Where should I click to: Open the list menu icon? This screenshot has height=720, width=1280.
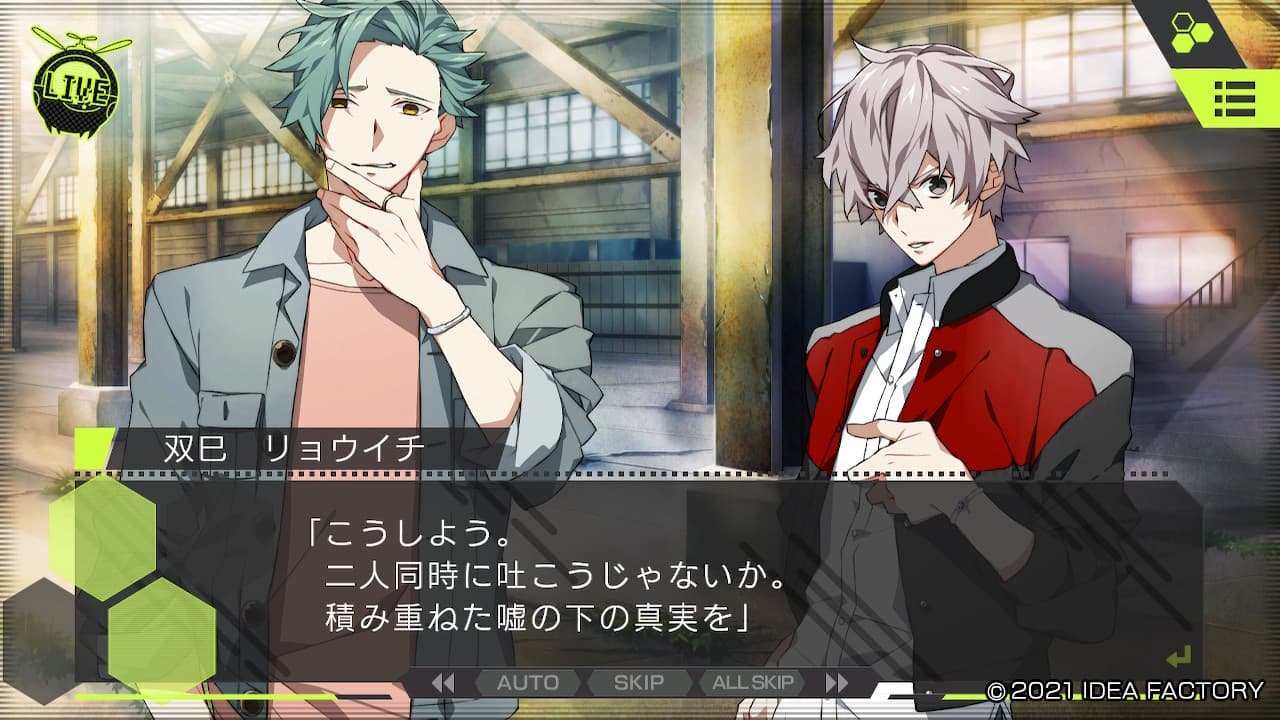coord(1234,100)
